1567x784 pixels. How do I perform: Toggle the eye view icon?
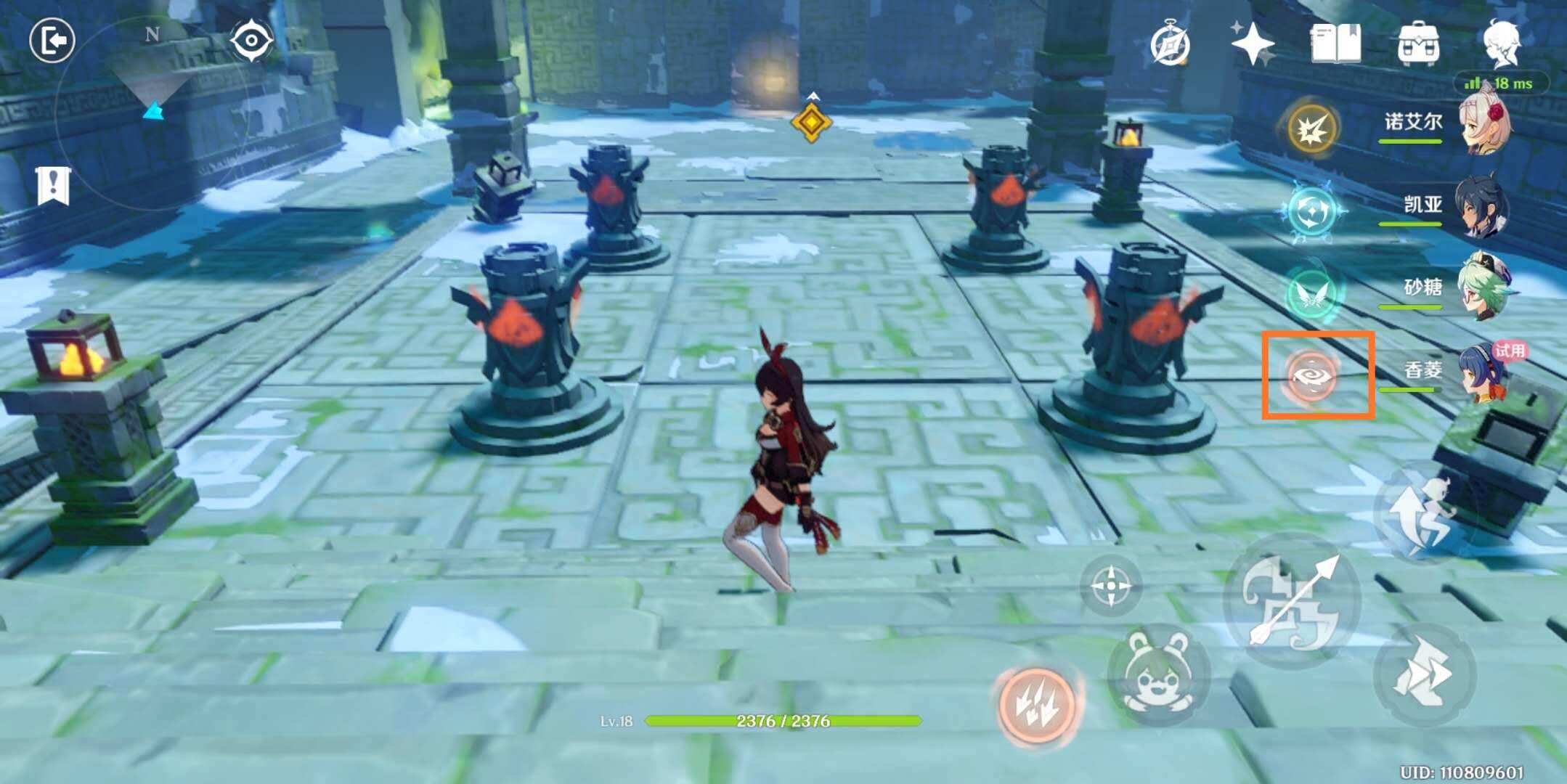click(251, 40)
